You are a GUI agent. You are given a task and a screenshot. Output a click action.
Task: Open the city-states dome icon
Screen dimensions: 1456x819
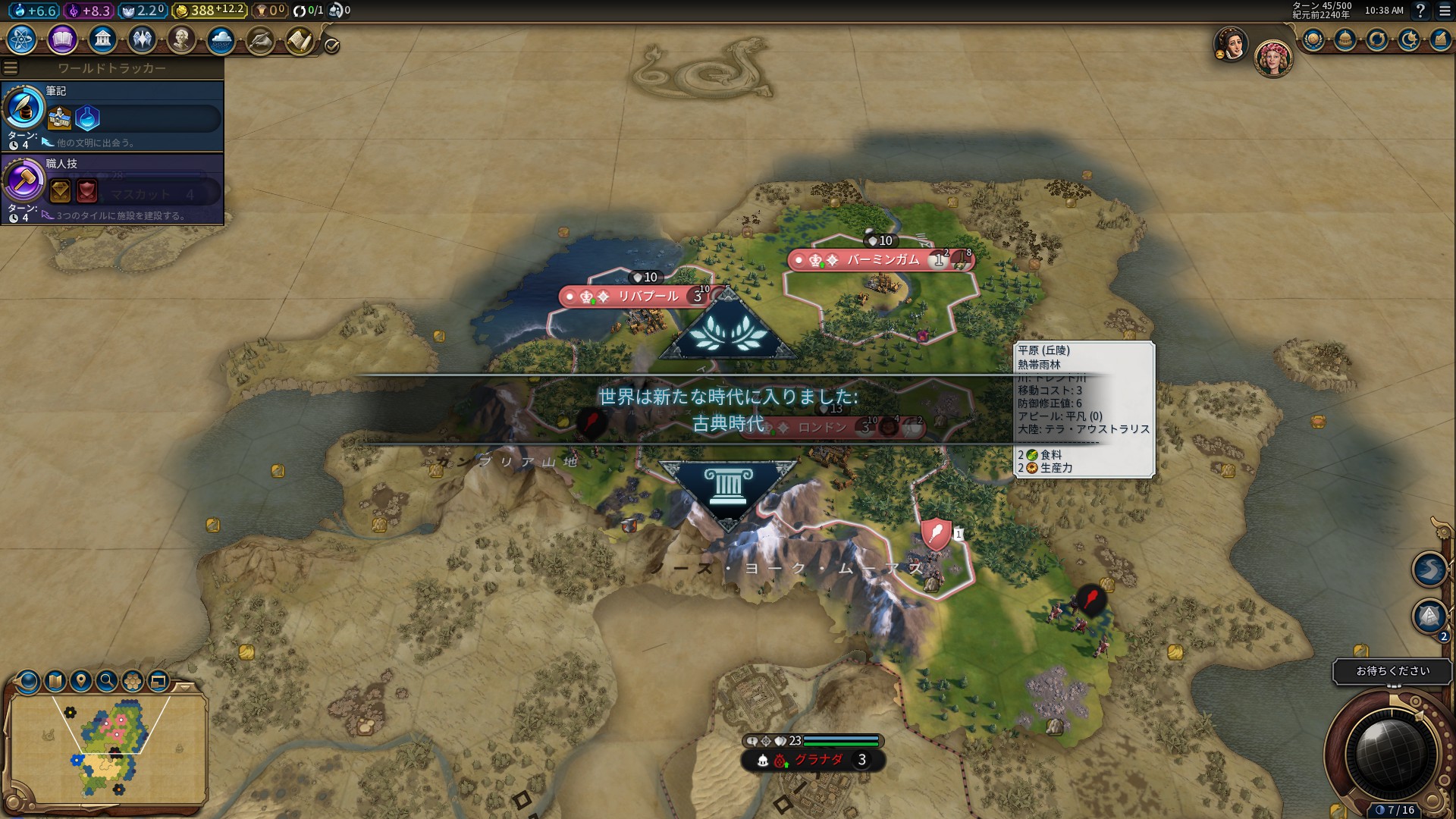[x=1345, y=39]
